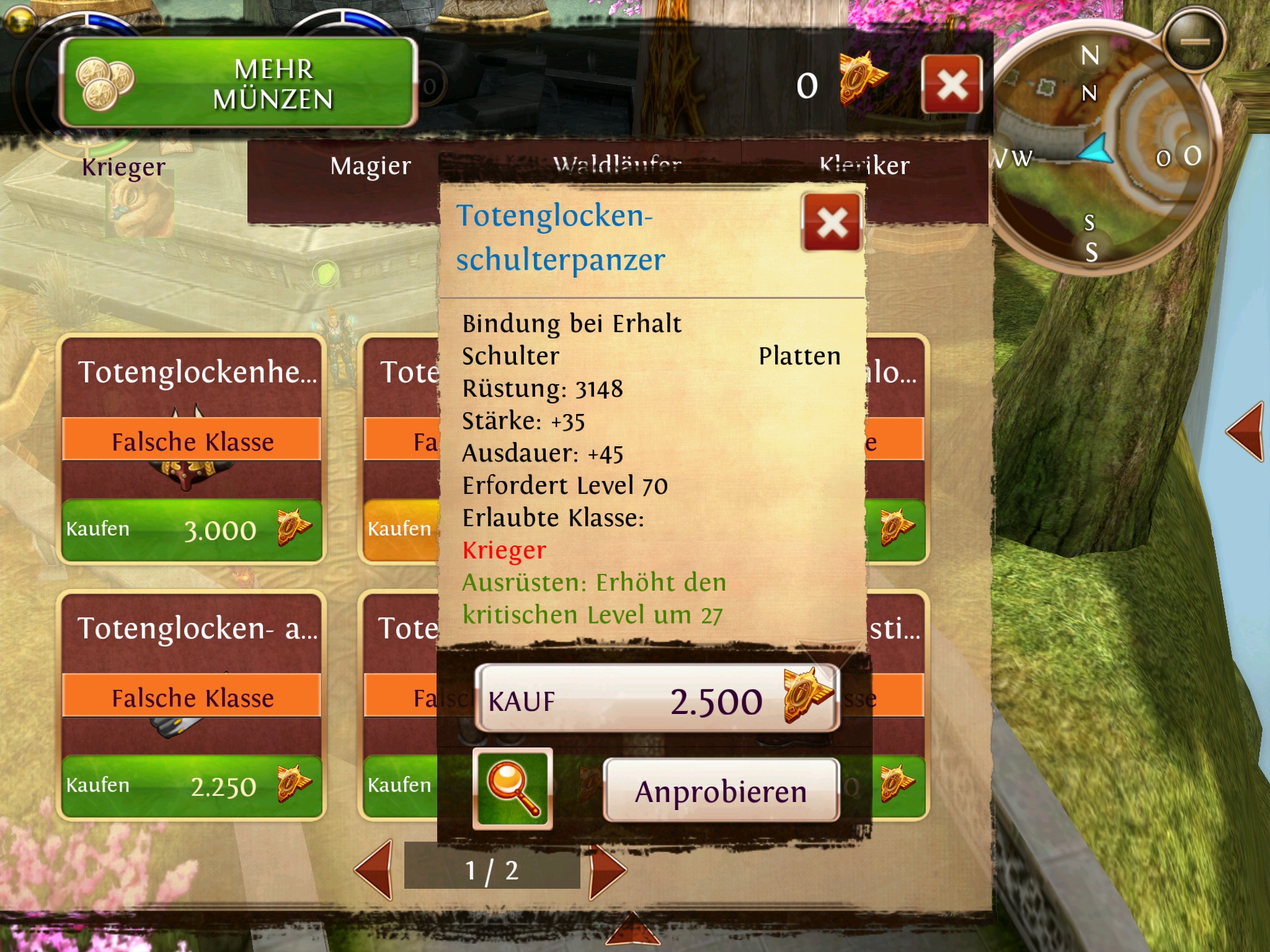Viewport: 1270px width, 952px height.
Task: Buy the Totenglocken item for 2.250
Action: (x=192, y=786)
